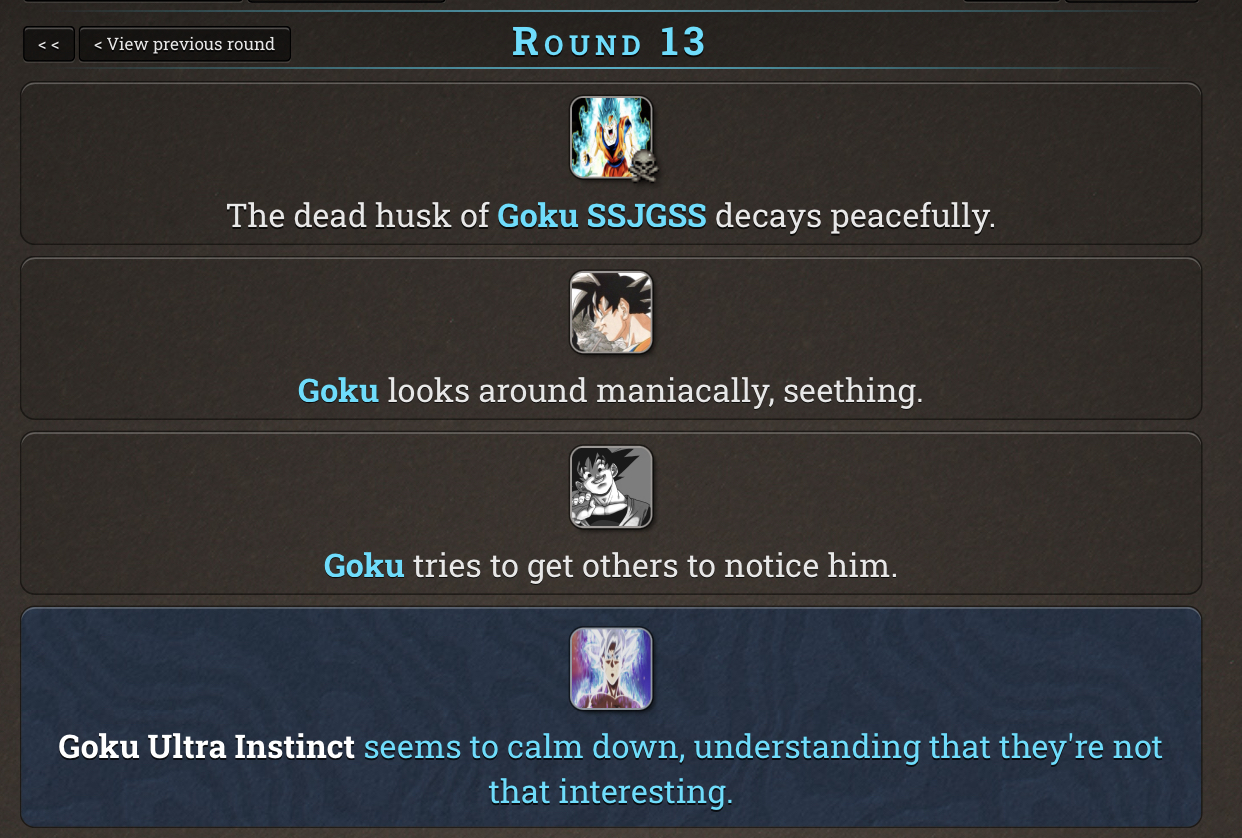
Task: Open the 'Goku SSJGSS' name link
Action: coord(601,216)
